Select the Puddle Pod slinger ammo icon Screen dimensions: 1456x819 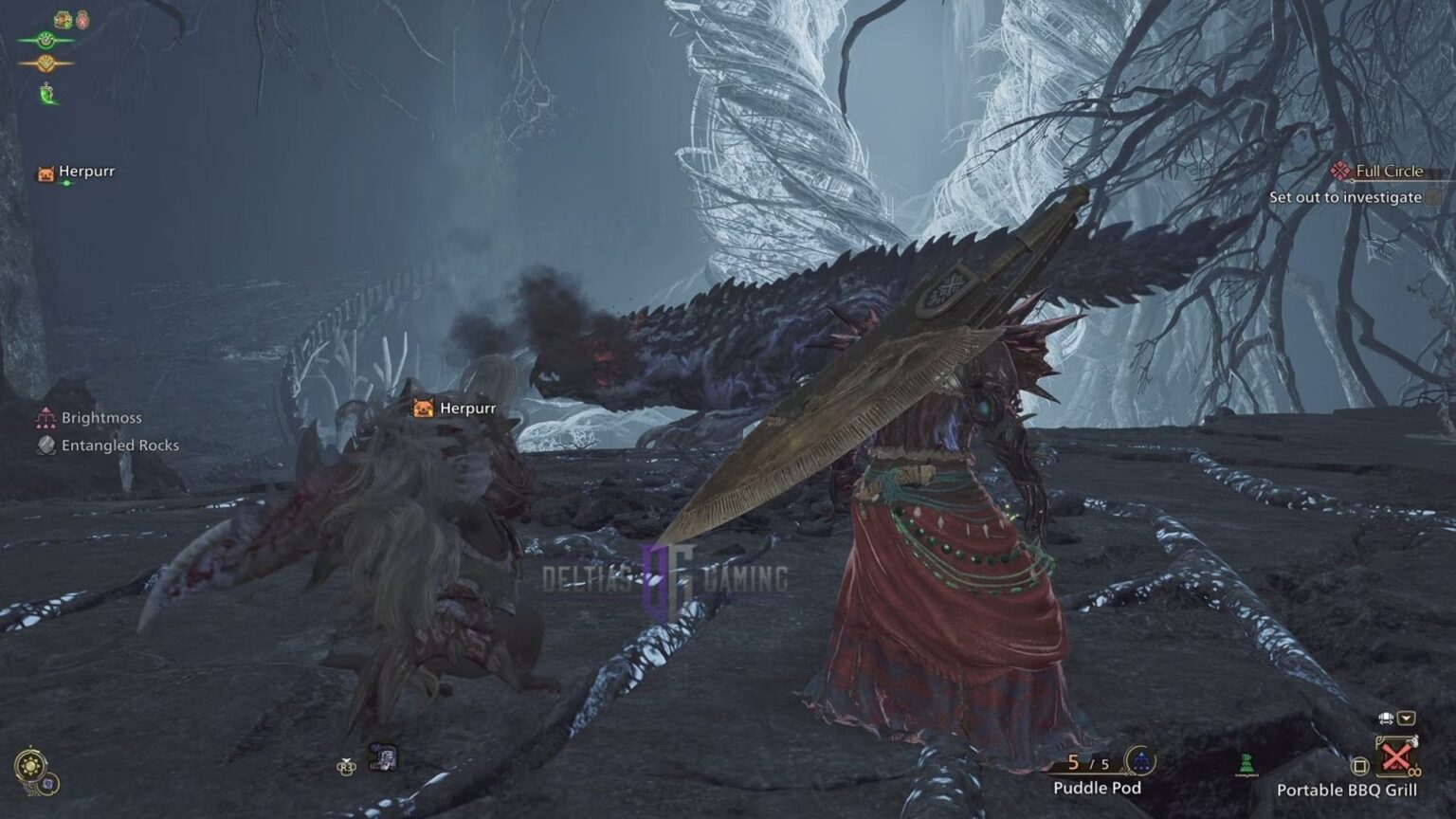click(x=1140, y=761)
